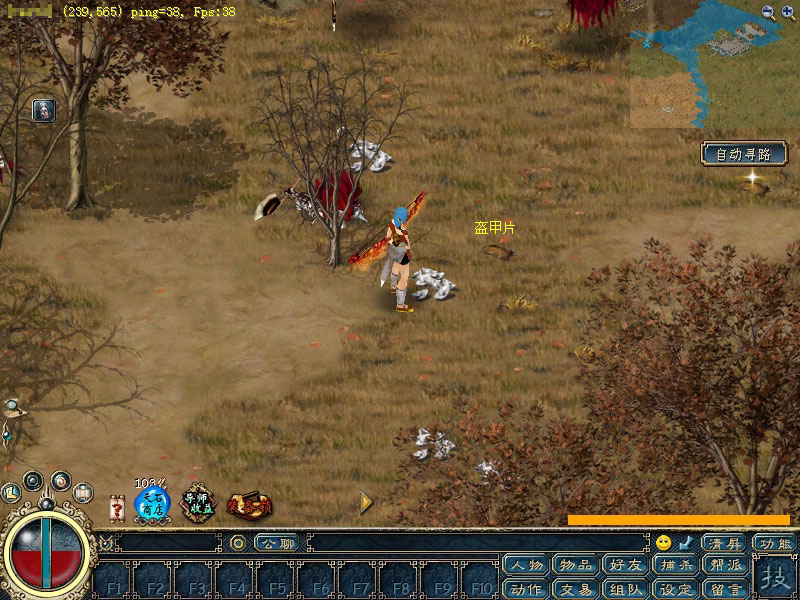
Task: Open the 人物 character panel
Action: [x=526, y=566]
